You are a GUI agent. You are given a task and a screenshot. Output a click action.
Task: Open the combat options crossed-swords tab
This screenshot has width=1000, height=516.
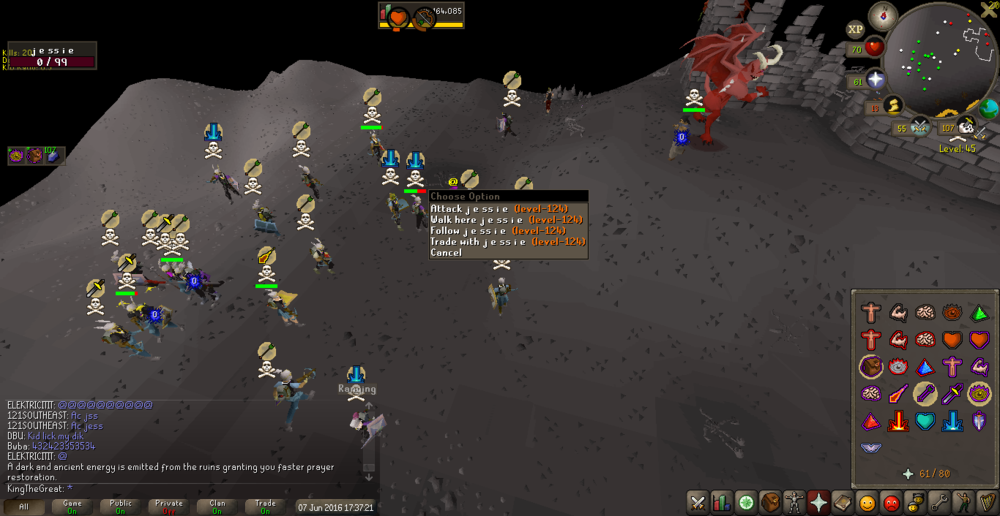coord(697,501)
